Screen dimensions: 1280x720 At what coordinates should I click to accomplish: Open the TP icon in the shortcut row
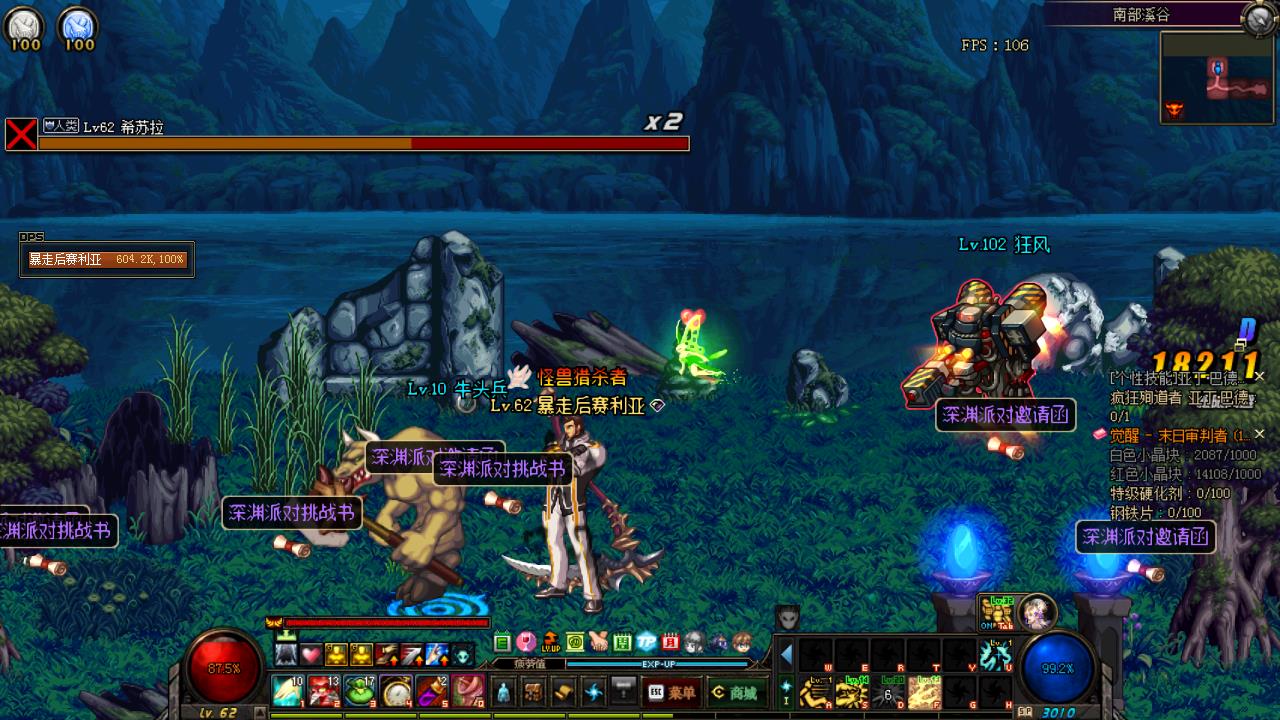(x=647, y=642)
